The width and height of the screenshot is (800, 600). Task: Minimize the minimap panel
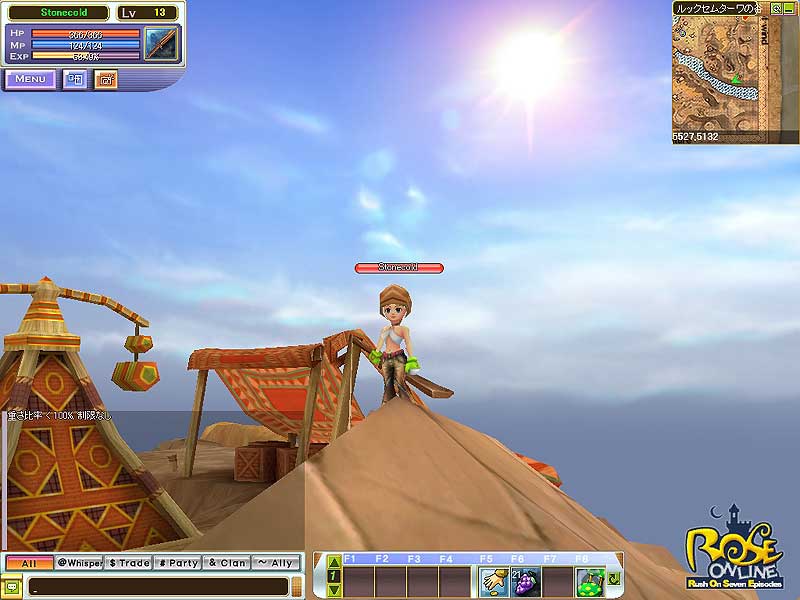pos(790,7)
